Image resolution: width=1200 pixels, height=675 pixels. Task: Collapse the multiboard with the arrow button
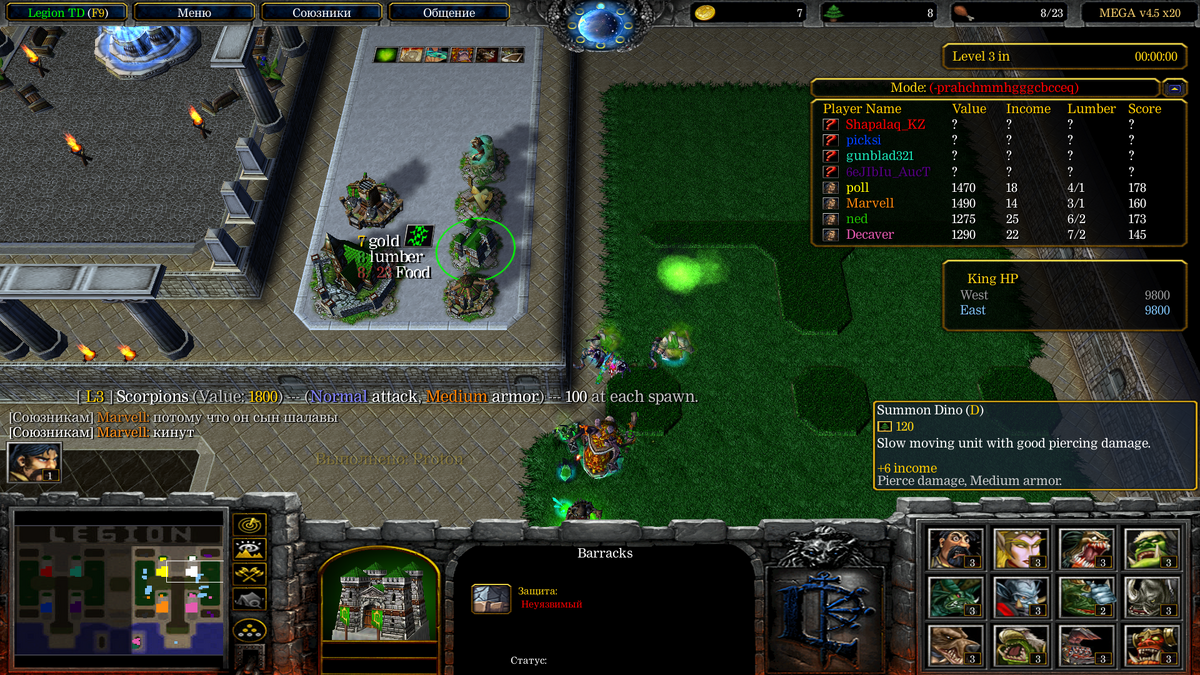[1176, 88]
